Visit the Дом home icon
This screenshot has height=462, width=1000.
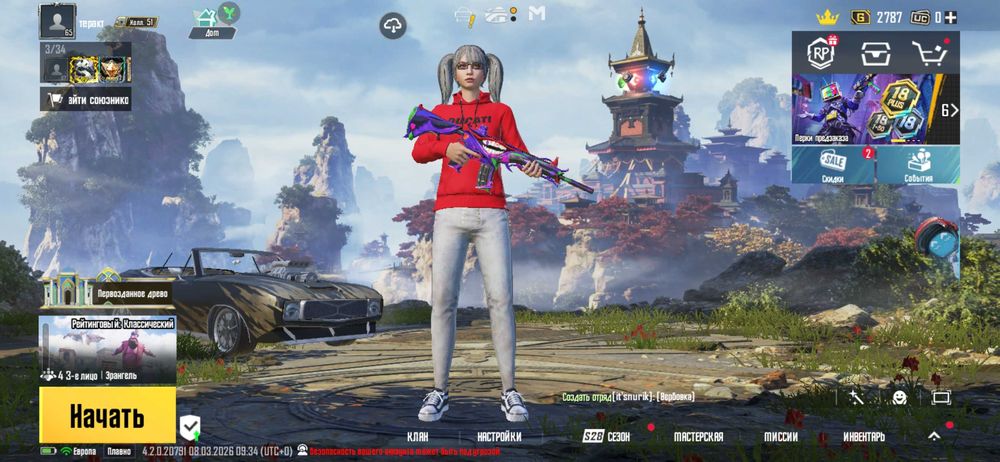tap(208, 17)
